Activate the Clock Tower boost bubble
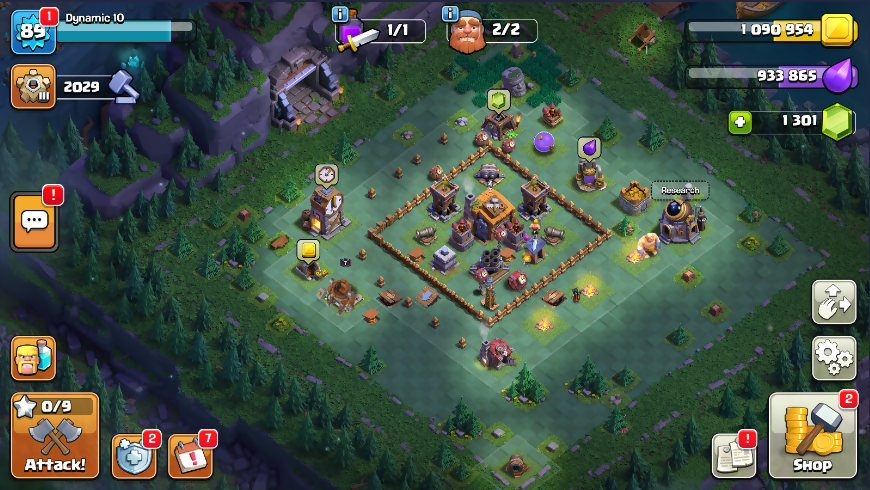This screenshot has height=490, width=870. coord(326,175)
